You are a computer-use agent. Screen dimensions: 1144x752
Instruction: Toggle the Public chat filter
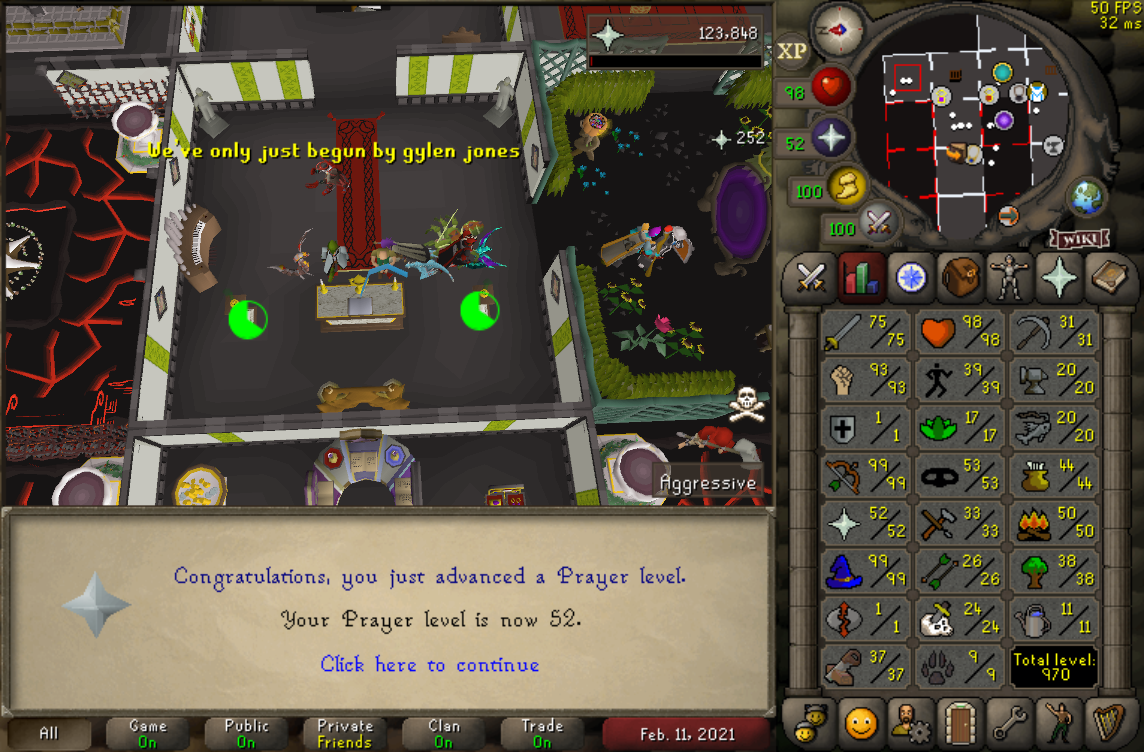(x=246, y=733)
